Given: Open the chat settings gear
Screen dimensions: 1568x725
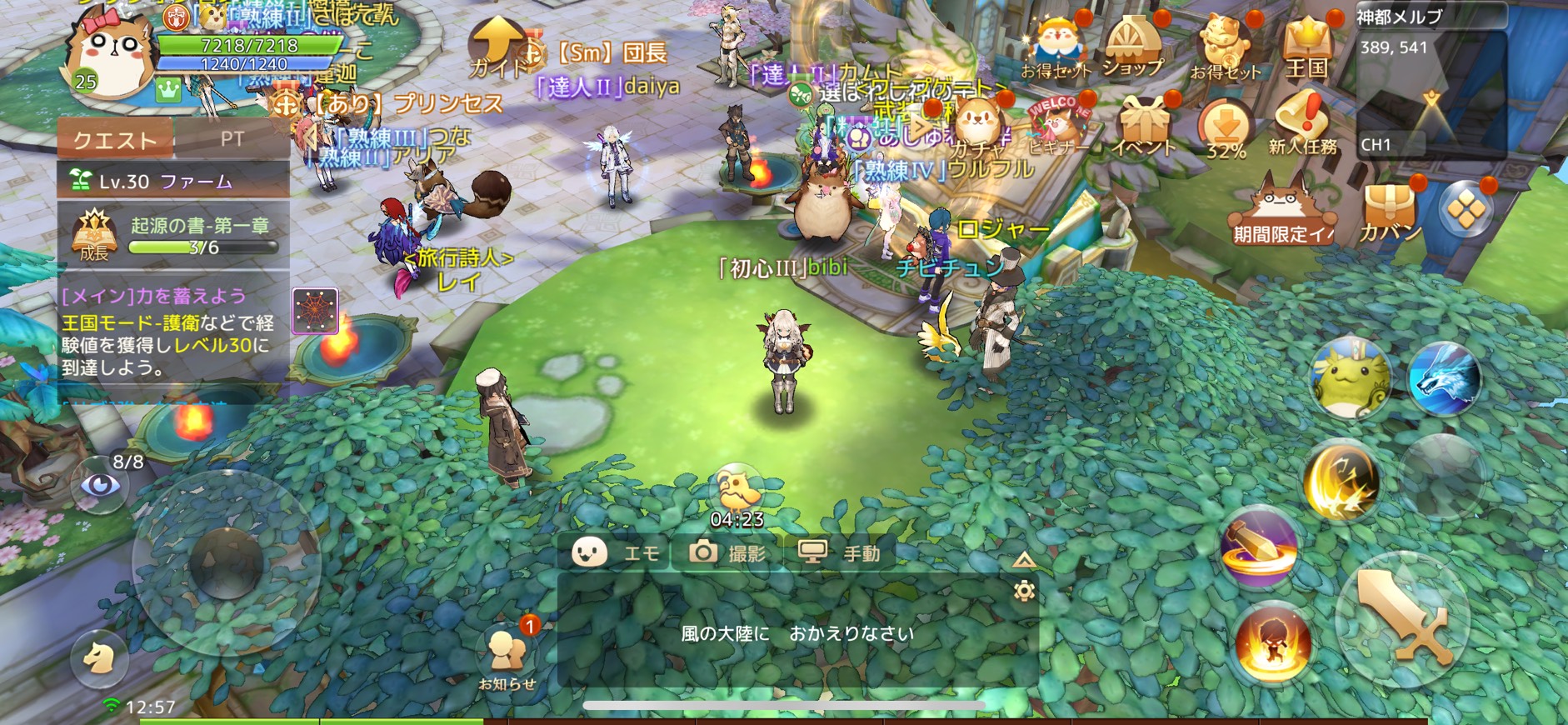Looking at the screenshot, I should [x=1024, y=591].
